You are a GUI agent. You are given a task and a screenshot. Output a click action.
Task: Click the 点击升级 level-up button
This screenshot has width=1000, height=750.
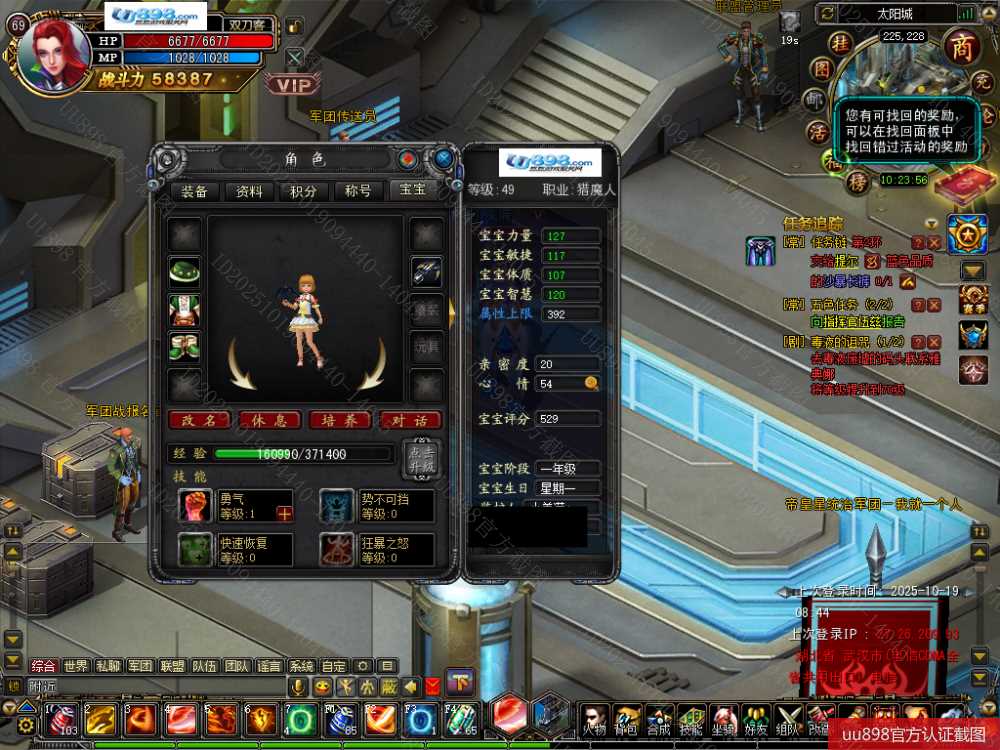[x=420, y=458]
